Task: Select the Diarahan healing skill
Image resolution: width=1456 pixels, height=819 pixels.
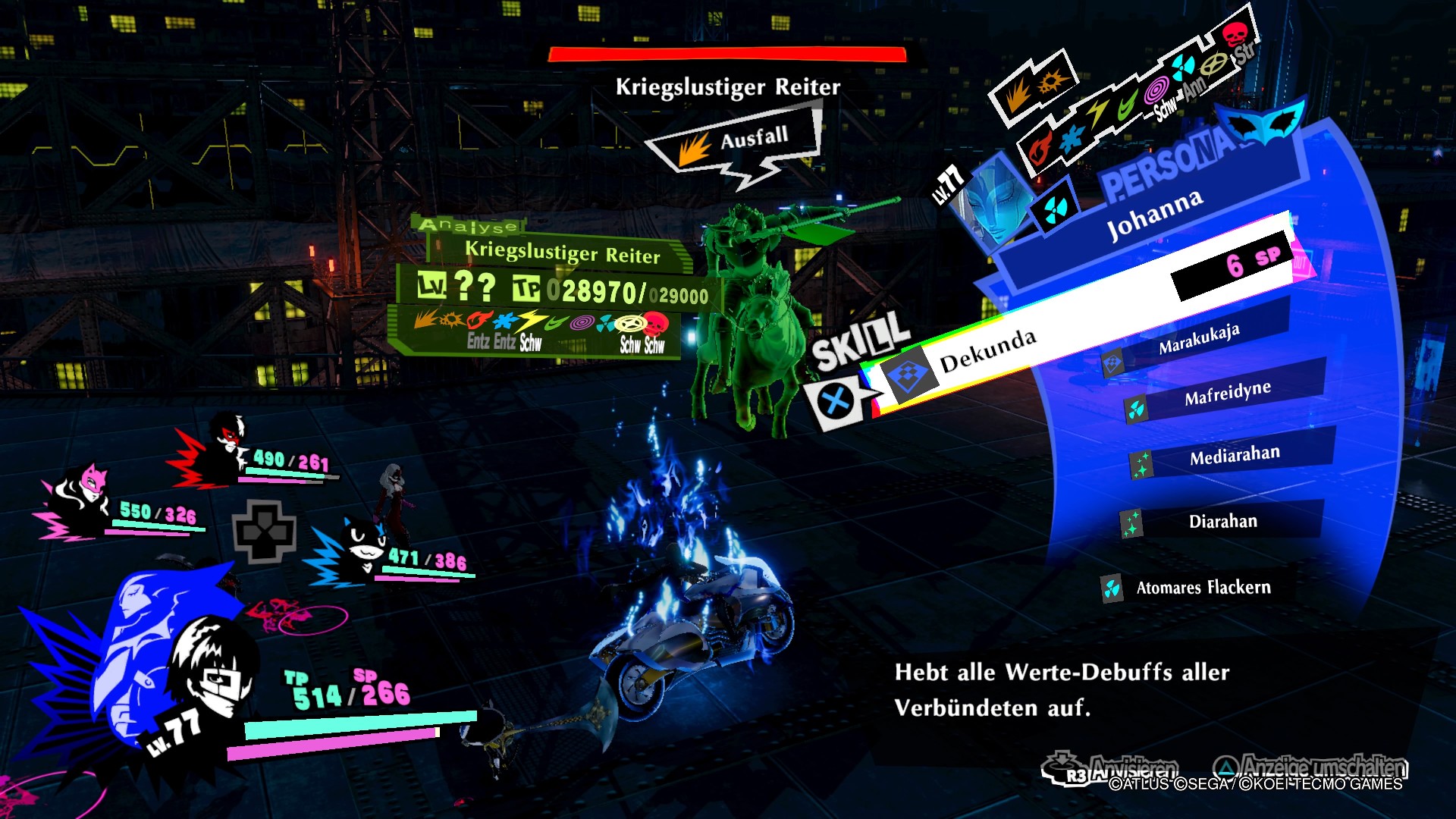Action: 1225,521
